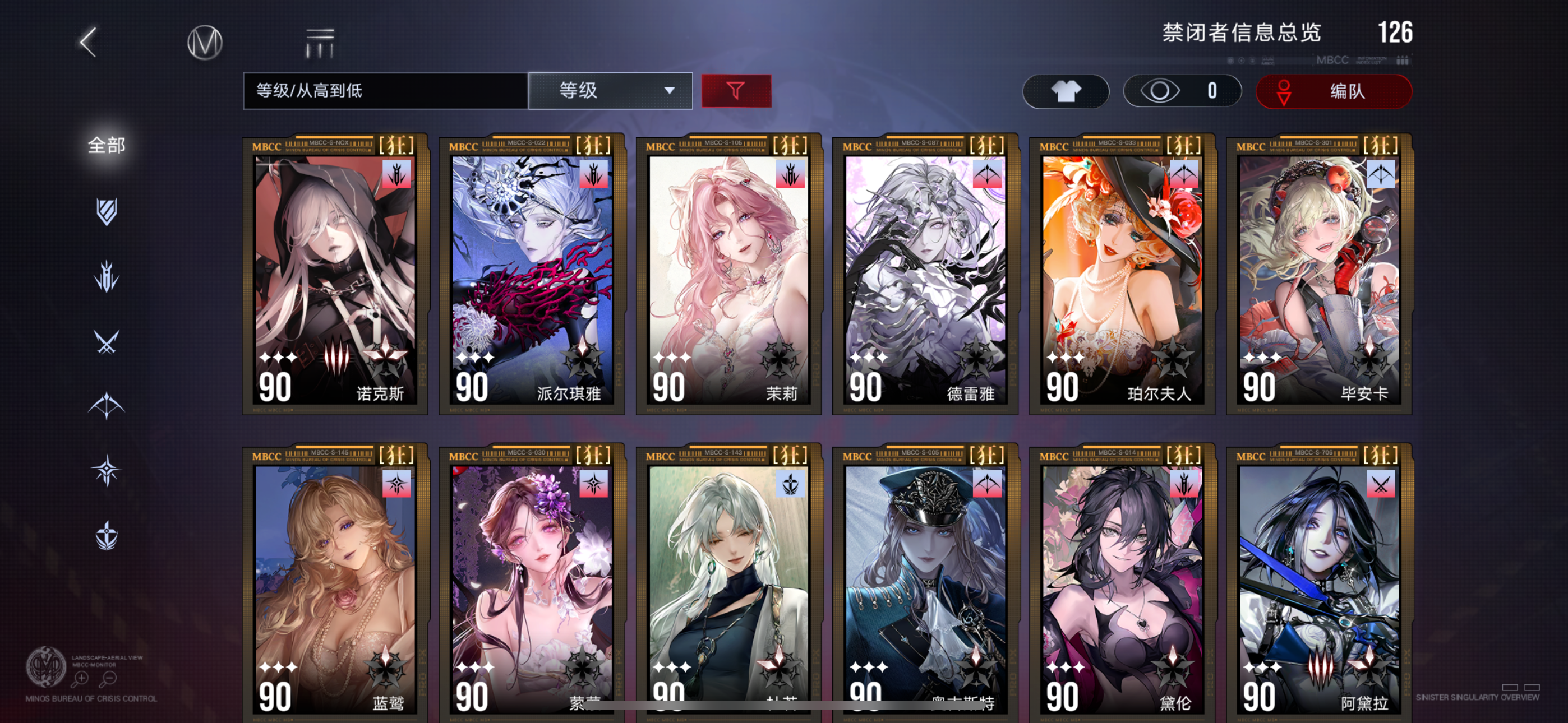Click the list view icon near top left
The image size is (1568, 723).
pos(319,40)
